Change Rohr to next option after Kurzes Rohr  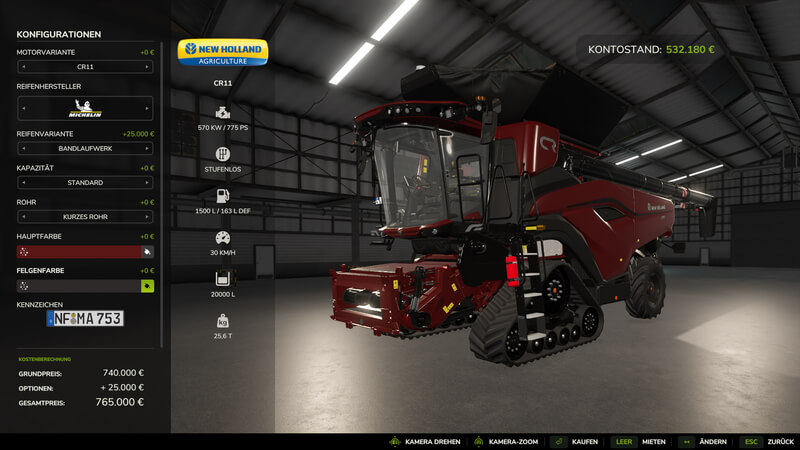point(148,217)
